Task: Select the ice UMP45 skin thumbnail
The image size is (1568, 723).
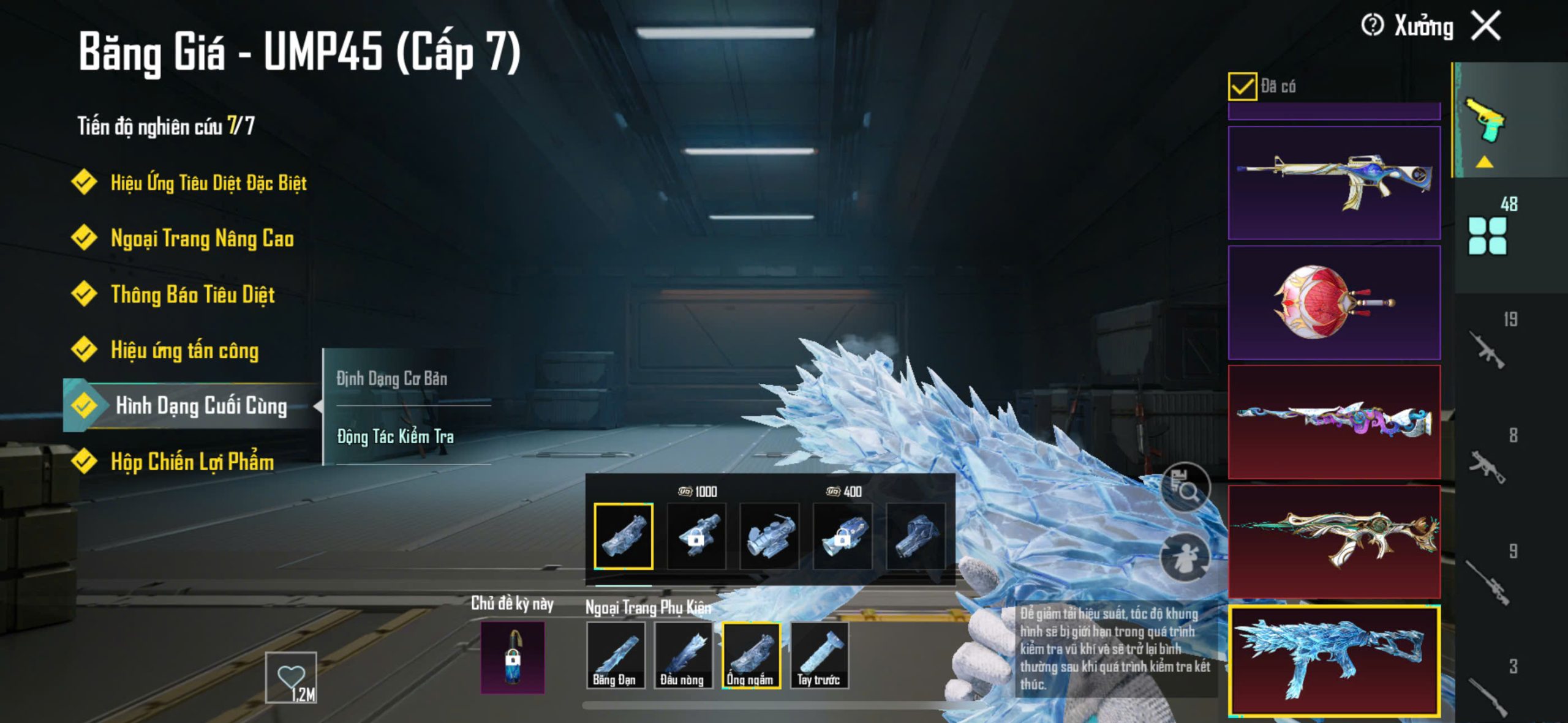Action: [1334, 660]
